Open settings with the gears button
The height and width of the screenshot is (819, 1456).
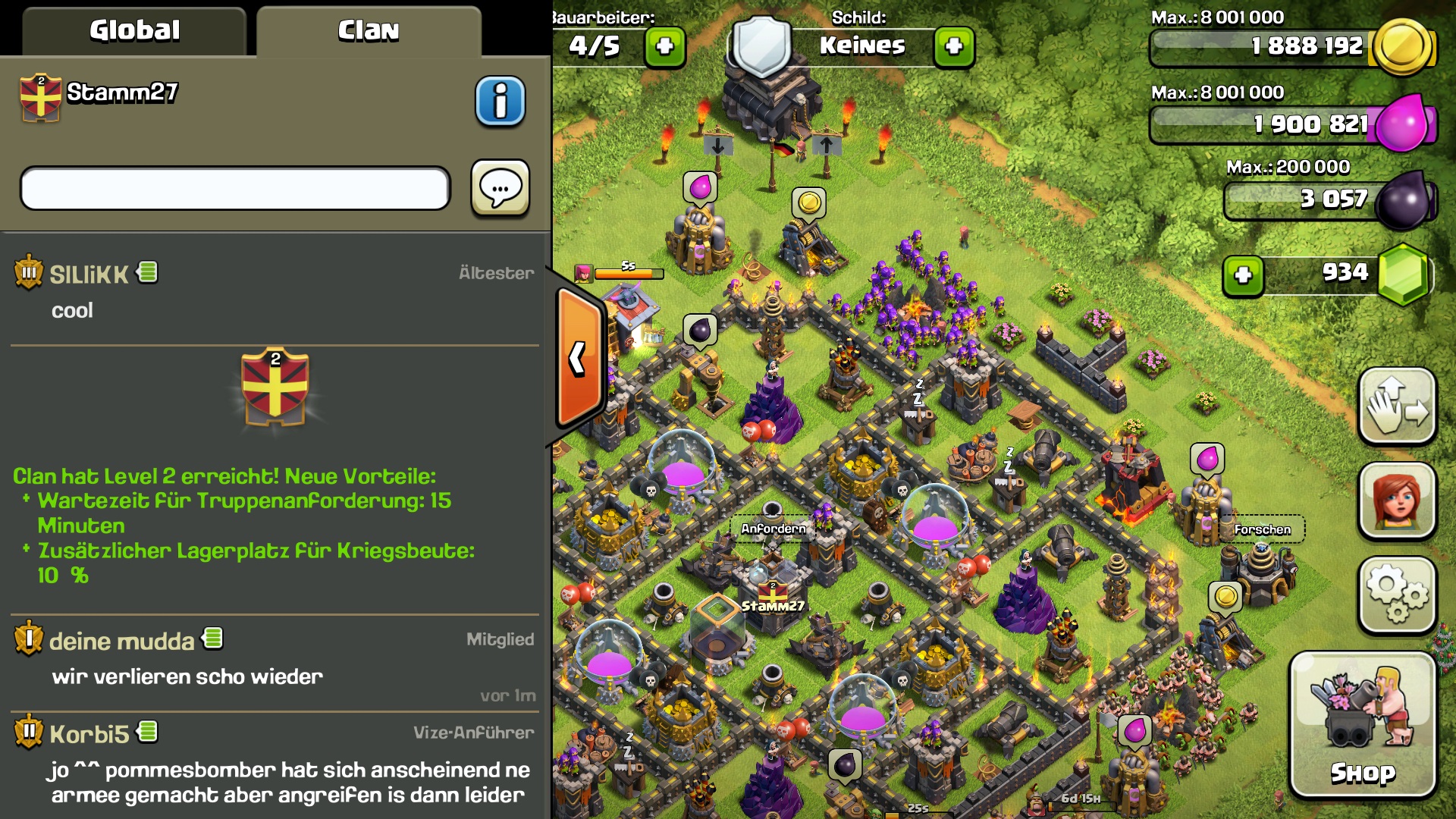pyautogui.click(x=1397, y=595)
